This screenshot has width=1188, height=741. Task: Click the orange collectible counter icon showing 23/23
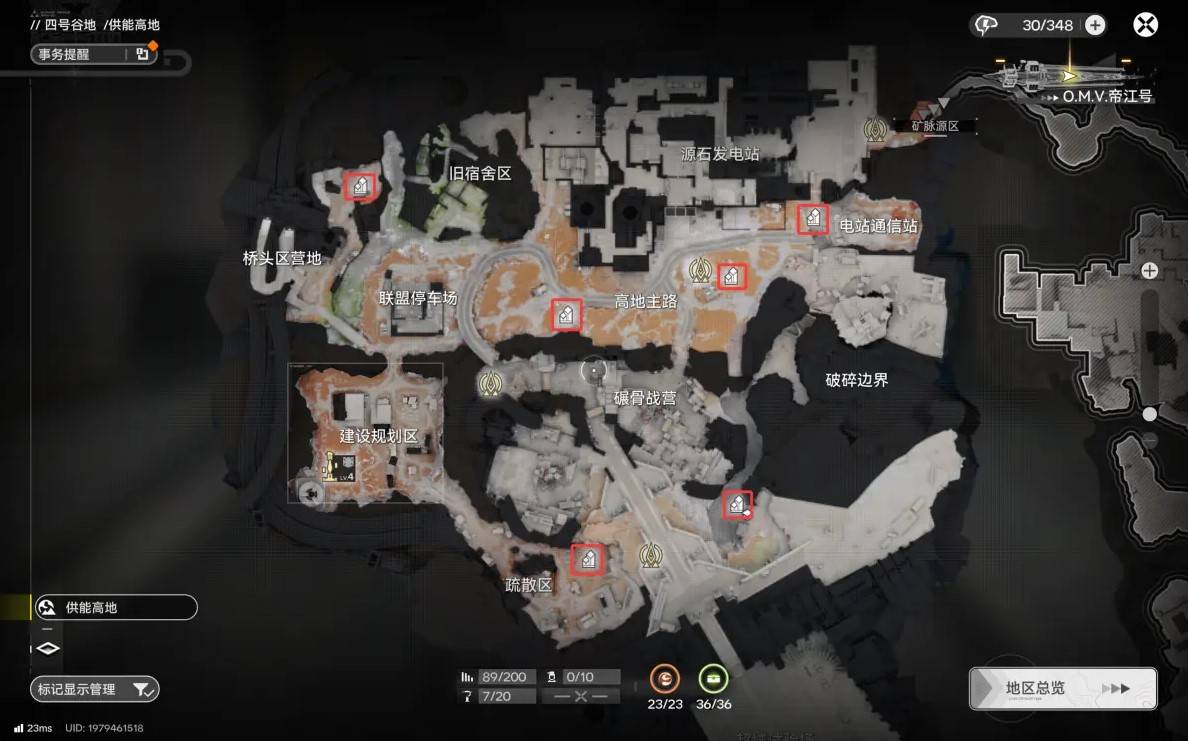[x=664, y=679]
